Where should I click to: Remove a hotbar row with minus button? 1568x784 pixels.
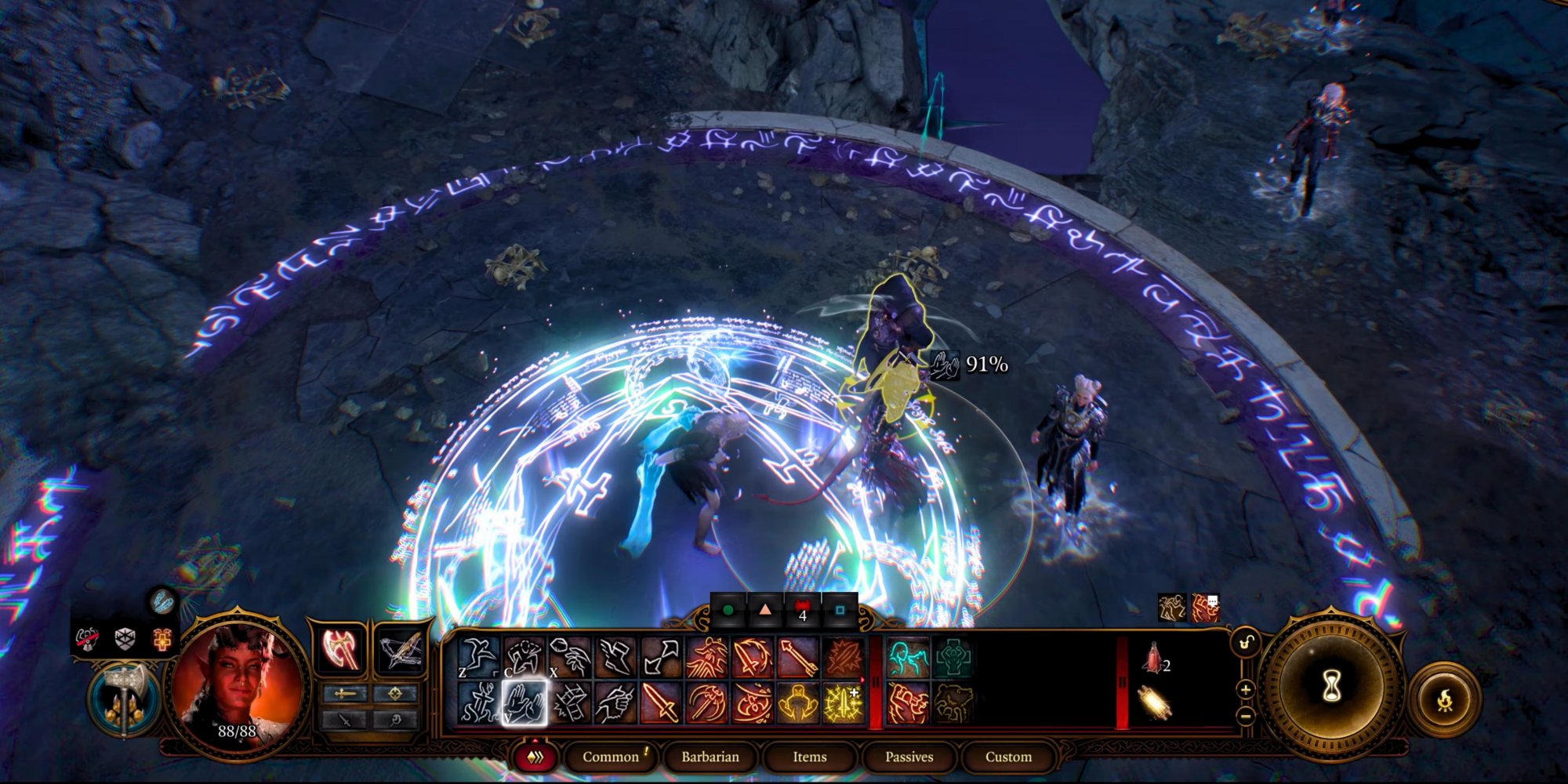point(1246,715)
